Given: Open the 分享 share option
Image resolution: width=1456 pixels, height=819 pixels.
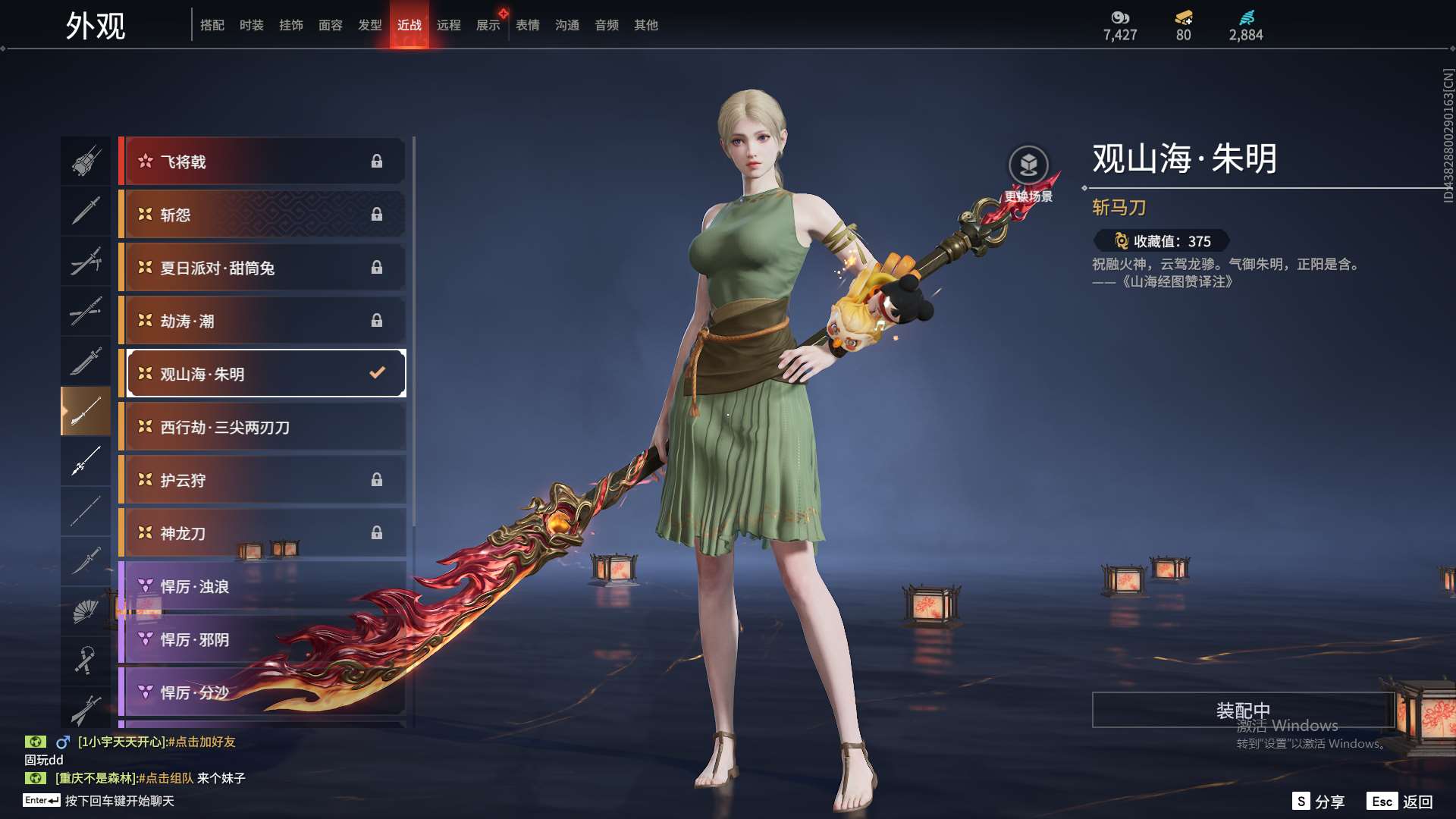Looking at the screenshot, I should pyautogui.click(x=1319, y=802).
